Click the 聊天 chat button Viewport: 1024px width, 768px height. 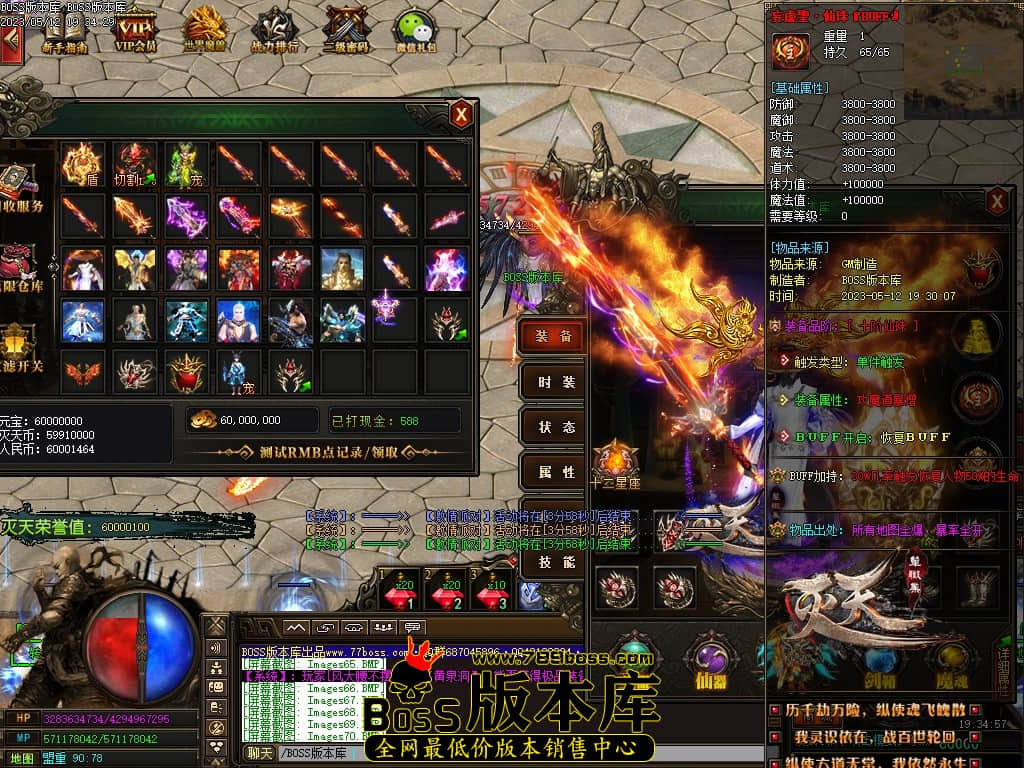click(260, 753)
